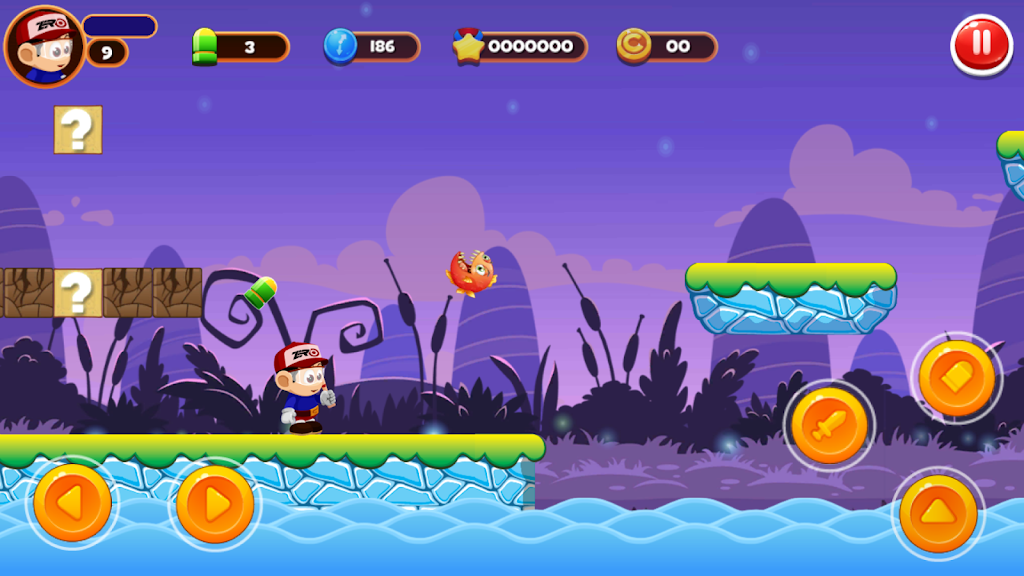Pause the game with the red button
1024x576 pixels.
point(981,45)
